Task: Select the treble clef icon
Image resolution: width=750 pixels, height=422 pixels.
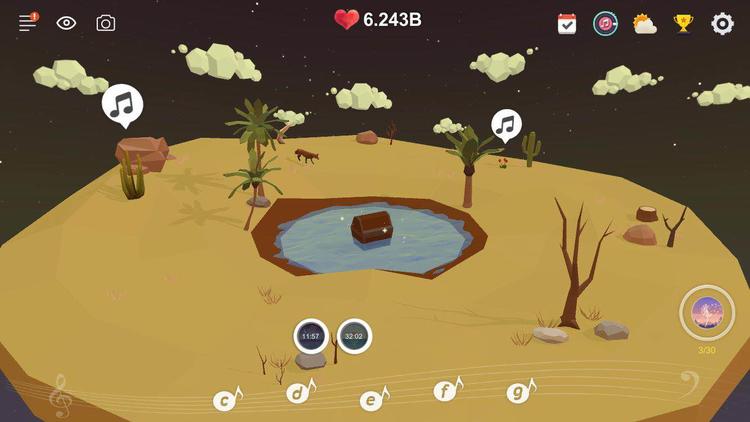Action: (60, 395)
